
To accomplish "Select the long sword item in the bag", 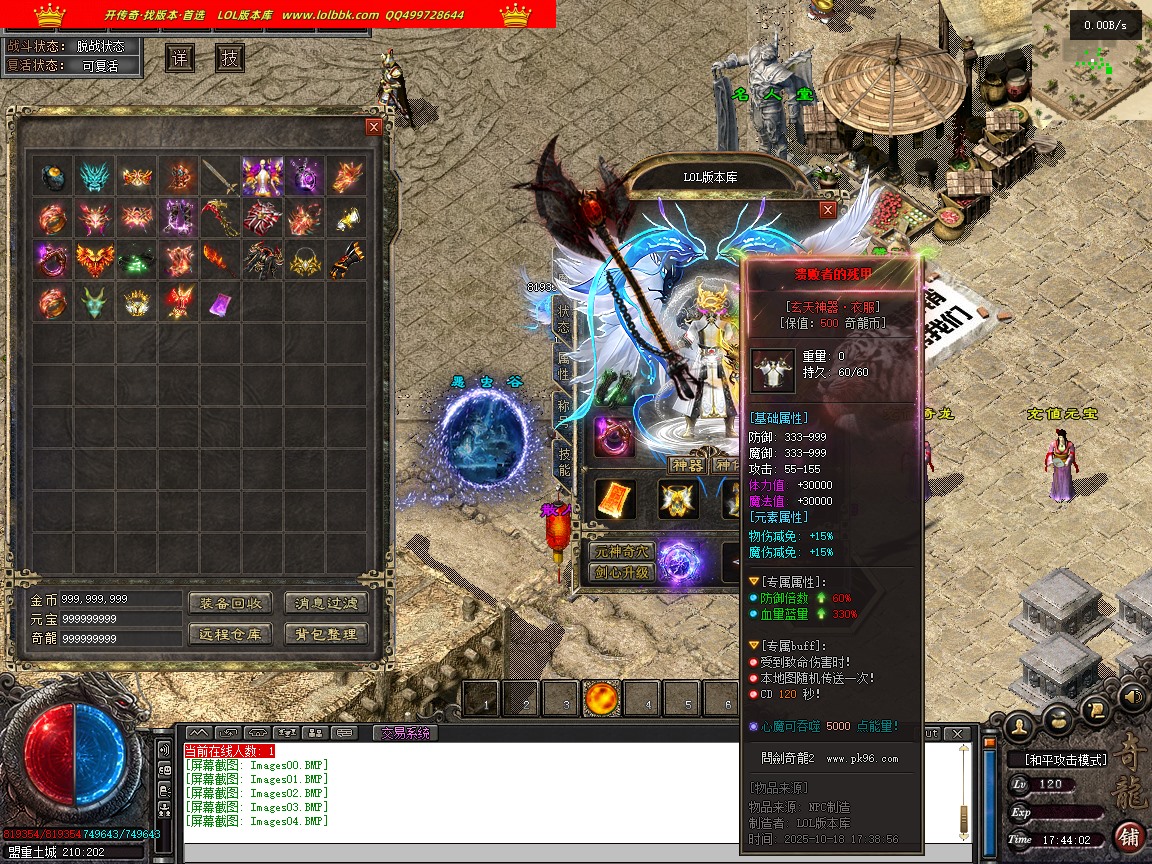I will tap(219, 177).
